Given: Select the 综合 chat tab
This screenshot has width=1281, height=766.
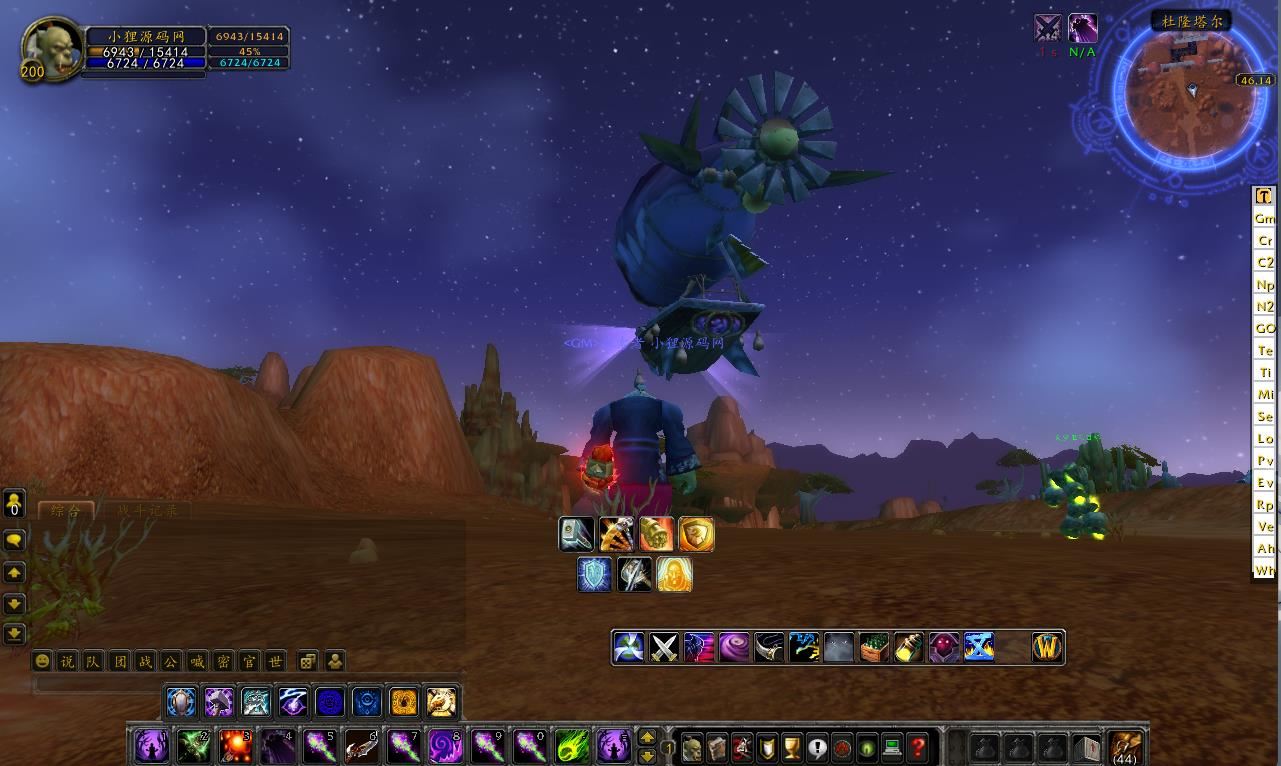Looking at the screenshot, I should 66,510.
